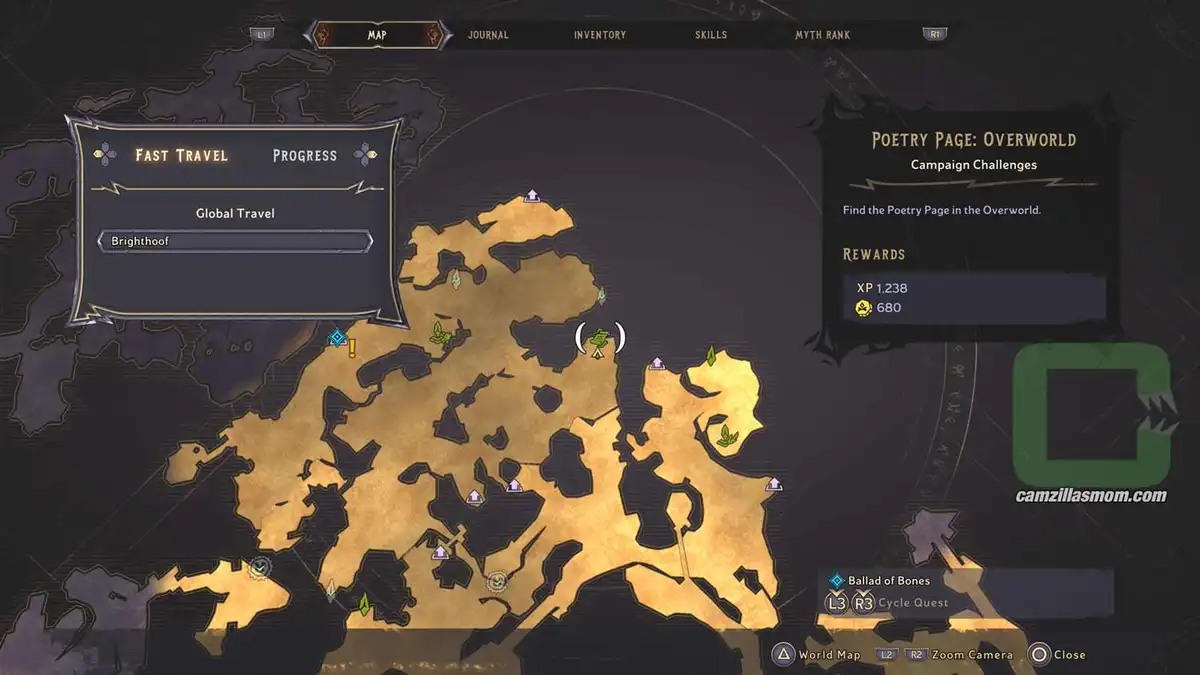Image resolution: width=1200 pixels, height=675 pixels.
Task: Click the yellow exclamation quest marker
Action: [352, 348]
